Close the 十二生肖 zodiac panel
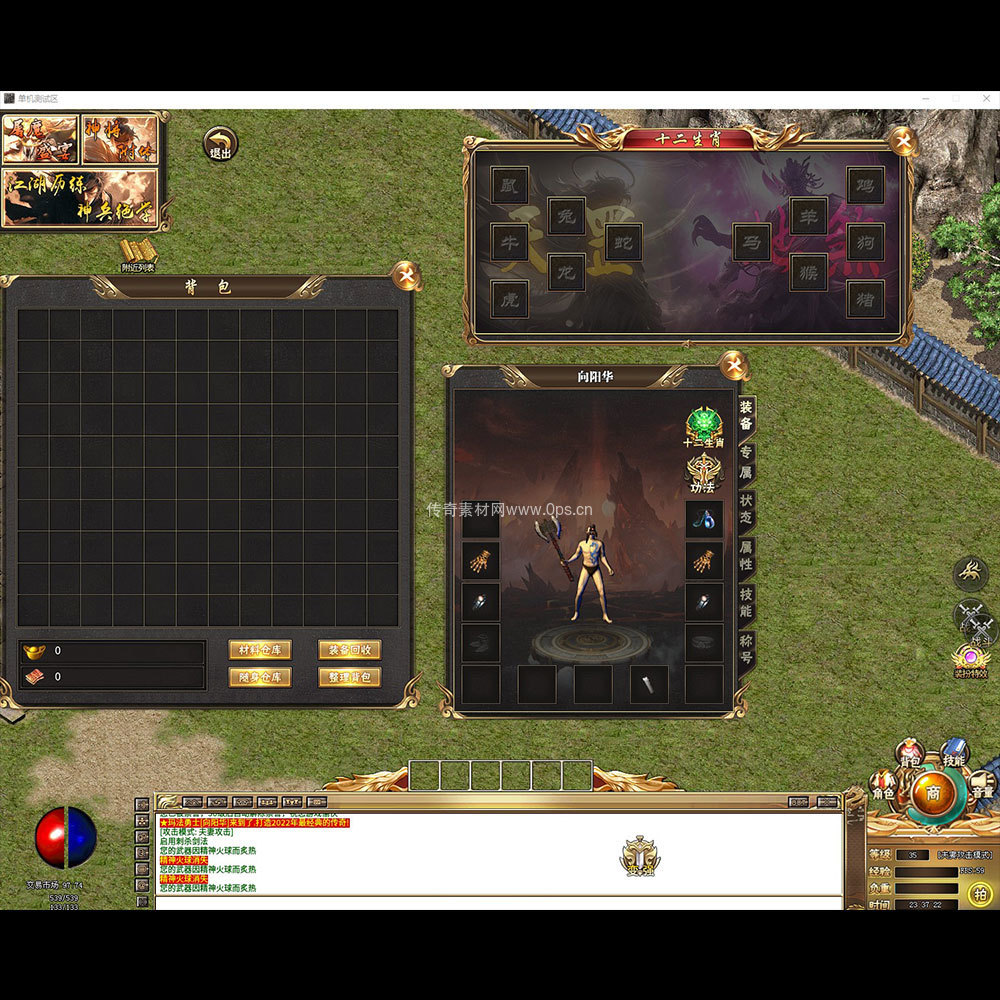 point(901,140)
